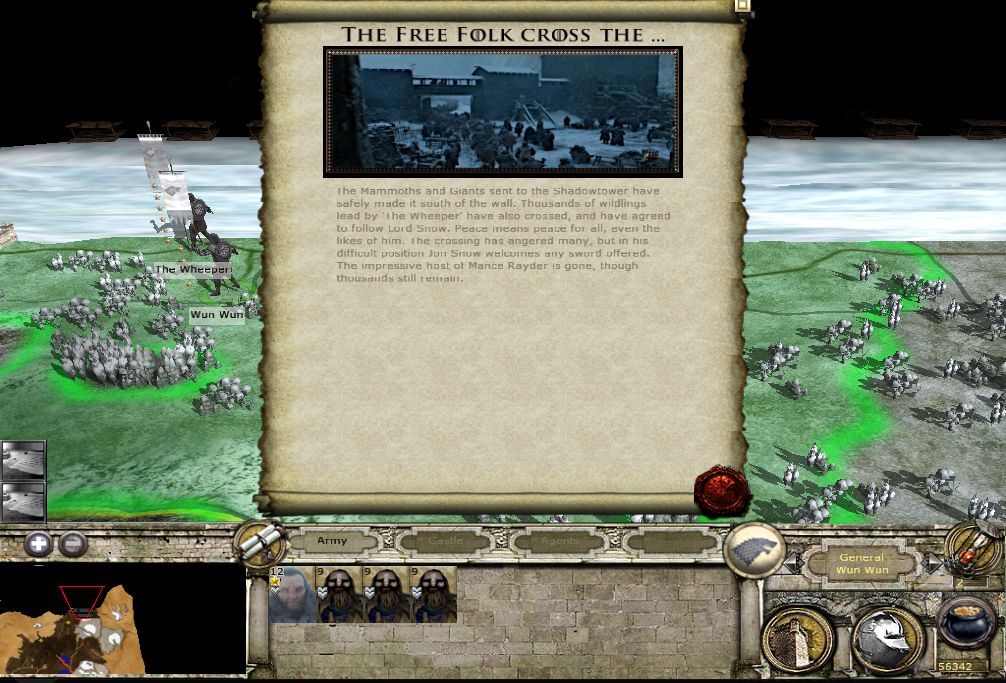This screenshot has width=1006, height=683.
Task: Zoom in the minimap with the plus button
Action: click(x=39, y=545)
